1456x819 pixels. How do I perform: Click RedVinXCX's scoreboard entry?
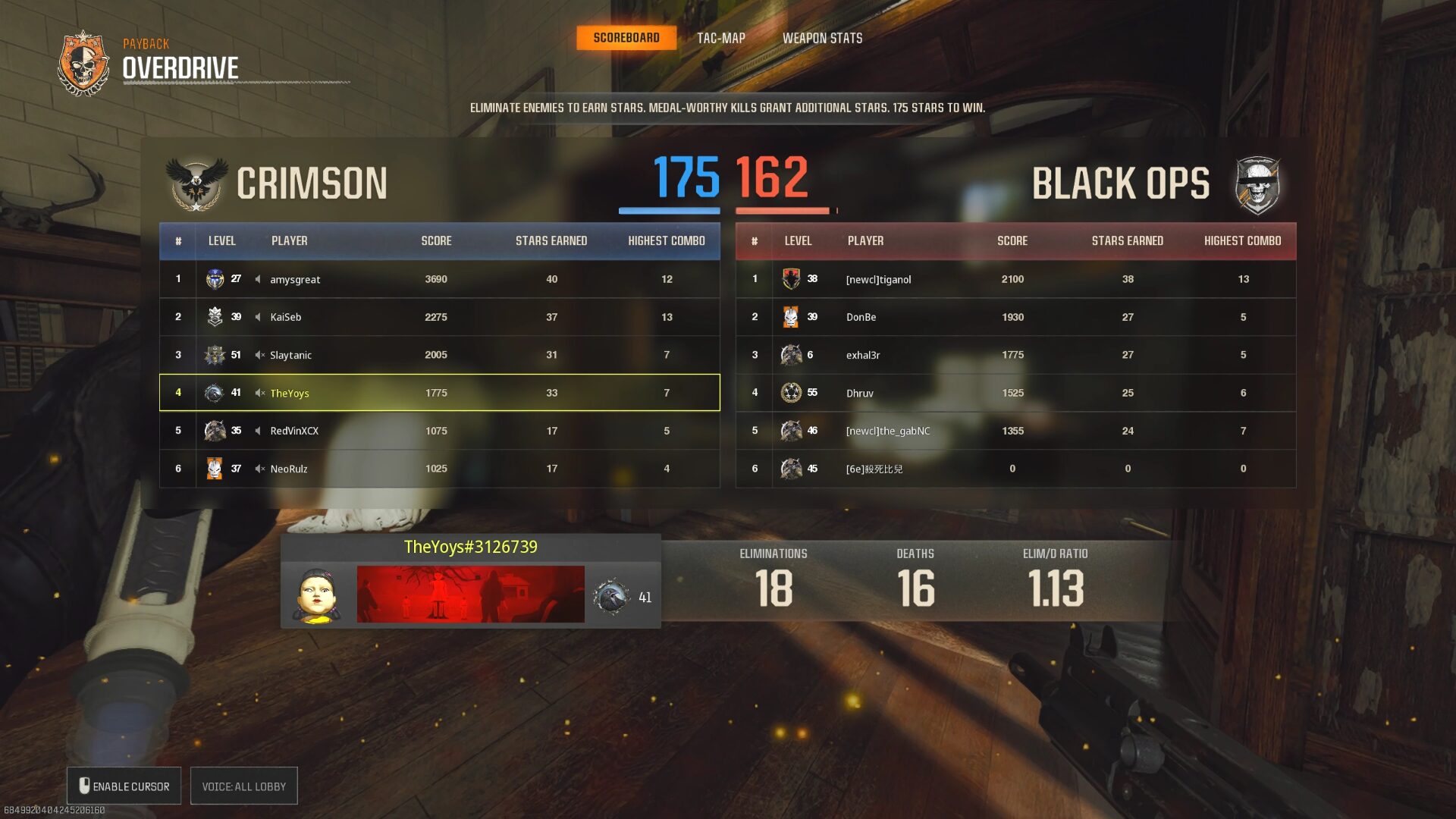[x=439, y=431]
